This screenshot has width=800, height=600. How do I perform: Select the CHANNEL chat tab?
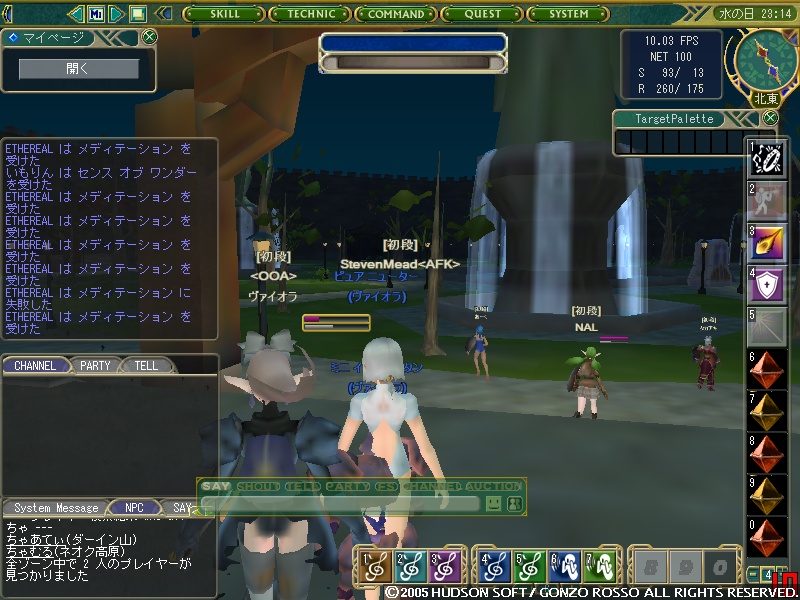tap(35, 366)
